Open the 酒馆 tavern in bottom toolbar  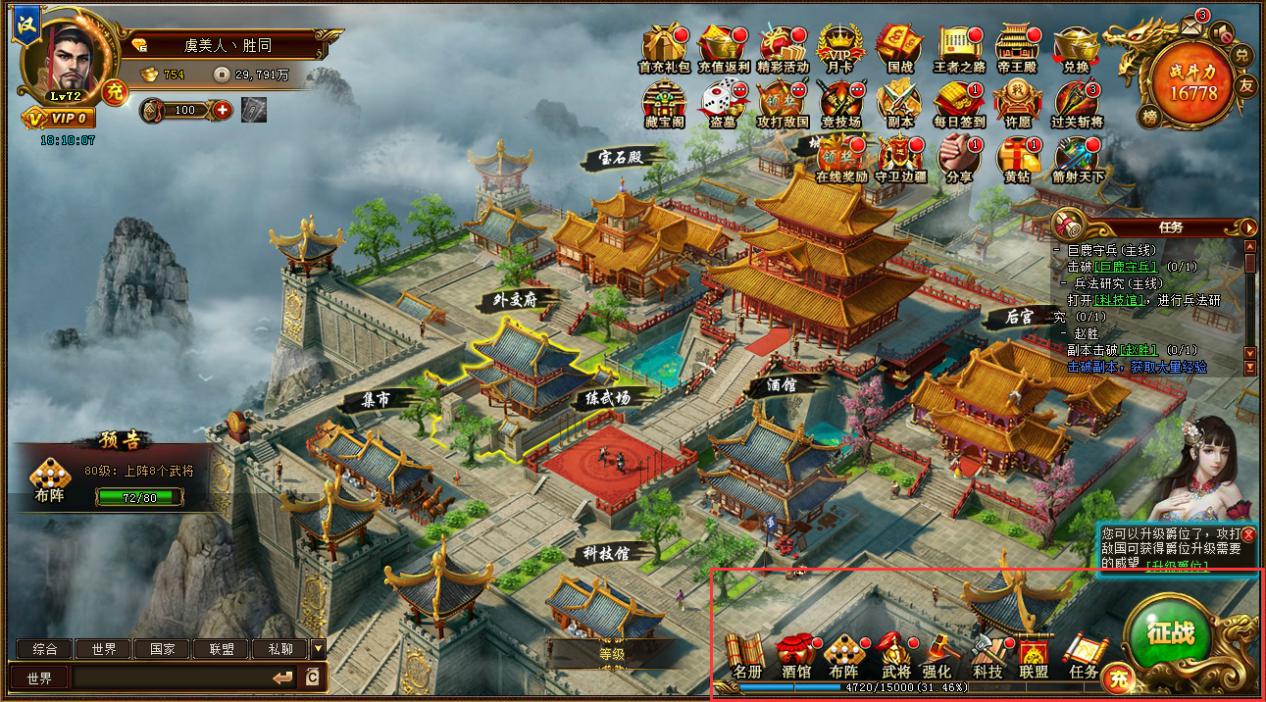tap(795, 655)
